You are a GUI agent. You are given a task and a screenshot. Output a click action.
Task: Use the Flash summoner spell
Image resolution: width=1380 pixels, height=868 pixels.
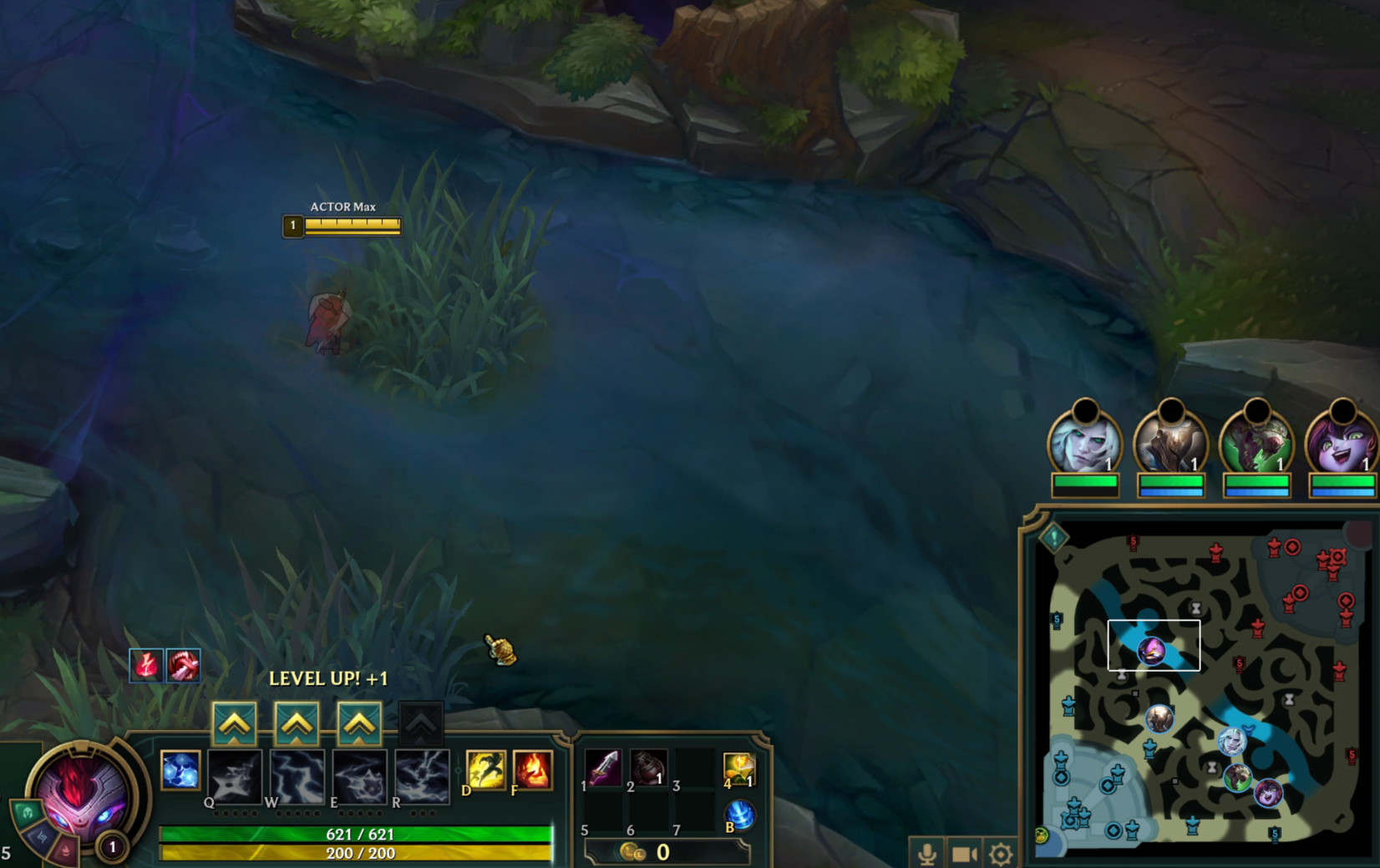[x=486, y=769]
